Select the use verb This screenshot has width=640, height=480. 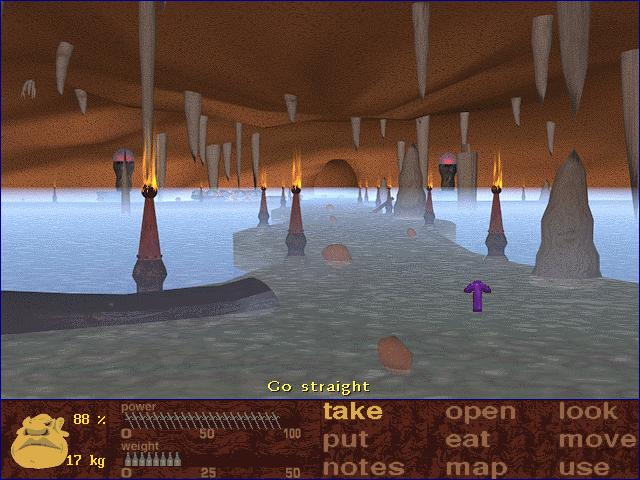coord(585,467)
